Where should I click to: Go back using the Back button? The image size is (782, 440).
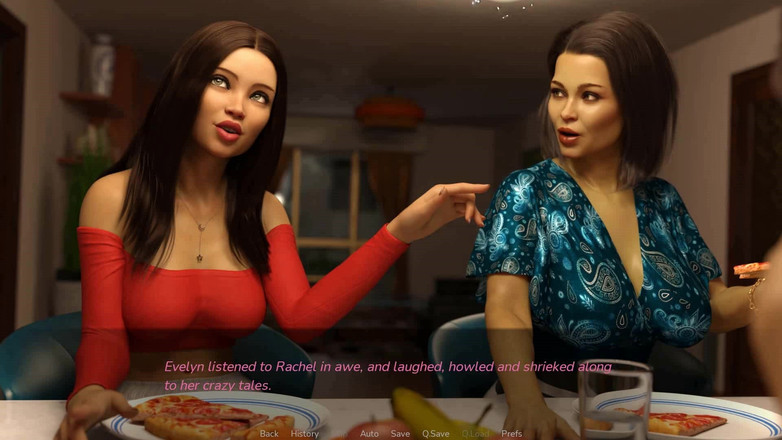[269, 434]
